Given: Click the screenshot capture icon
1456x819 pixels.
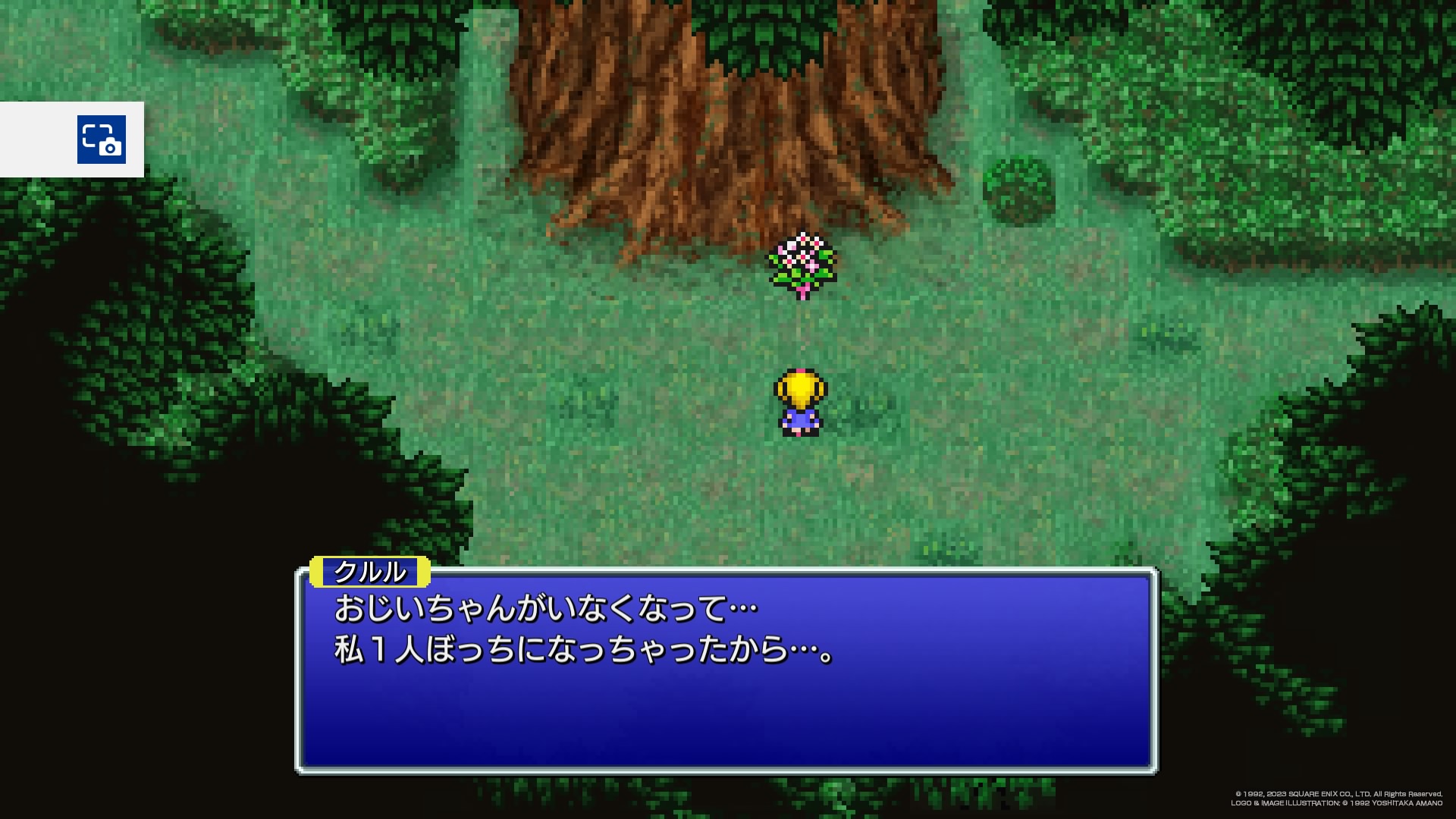Looking at the screenshot, I should click(101, 140).
